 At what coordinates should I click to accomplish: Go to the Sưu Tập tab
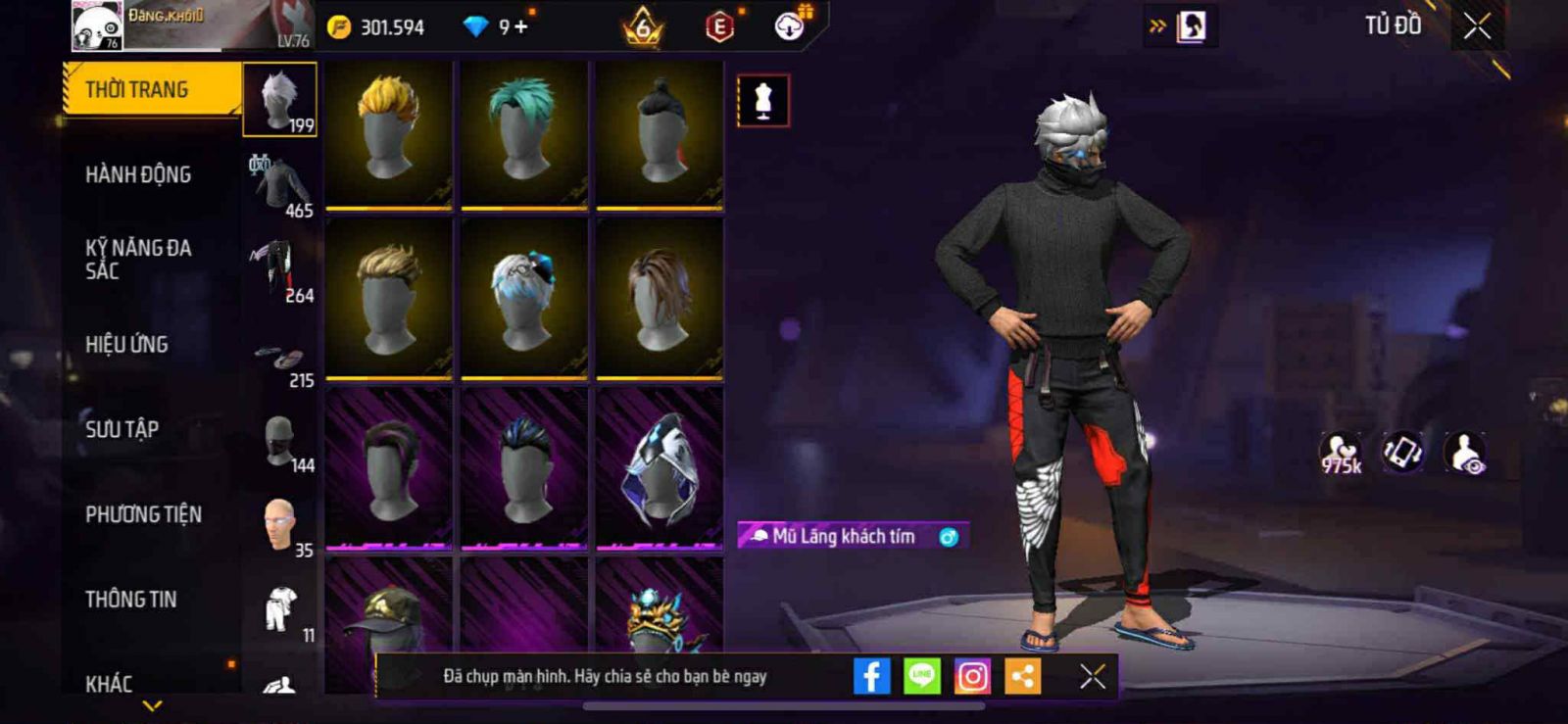point(122,429)
